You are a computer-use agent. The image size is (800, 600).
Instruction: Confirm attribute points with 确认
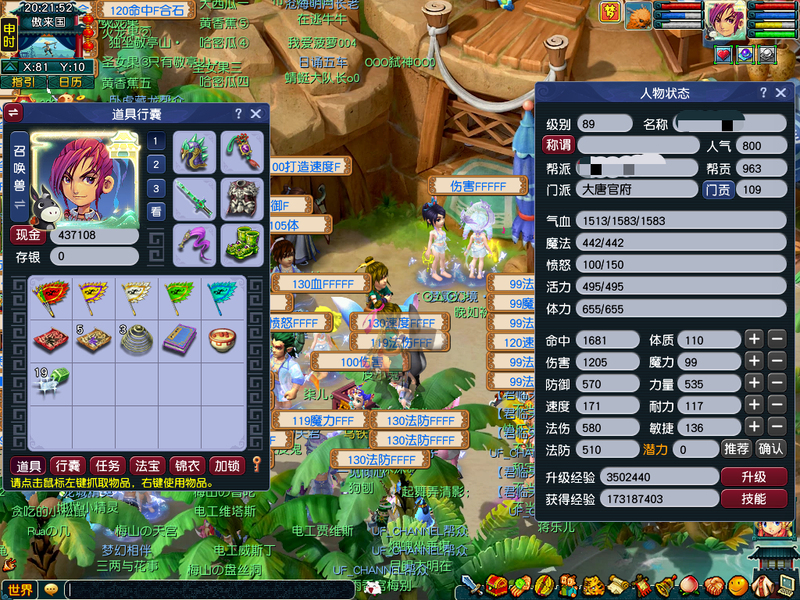pyautogui.click(x=771, y=449)
